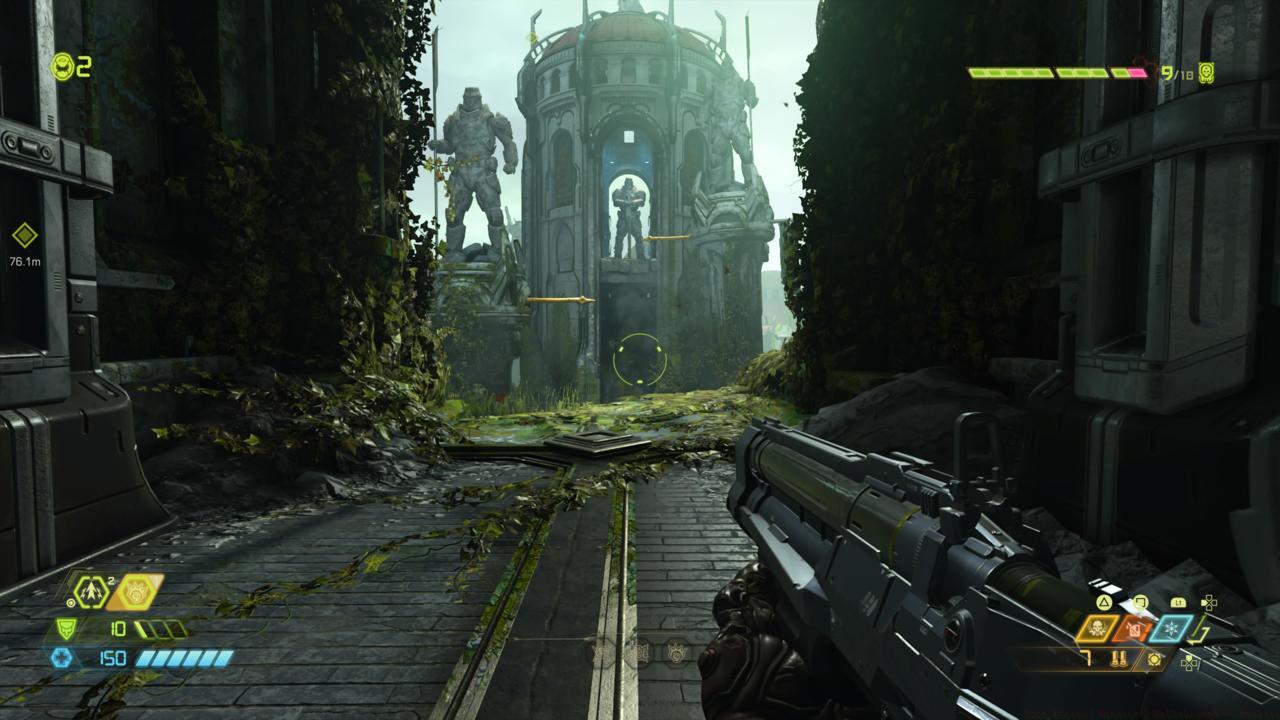Click the weapon mod gear icon
The height and width of the screenshot is (720, 1280).
pyautogui.click(x=1155, y=659)
